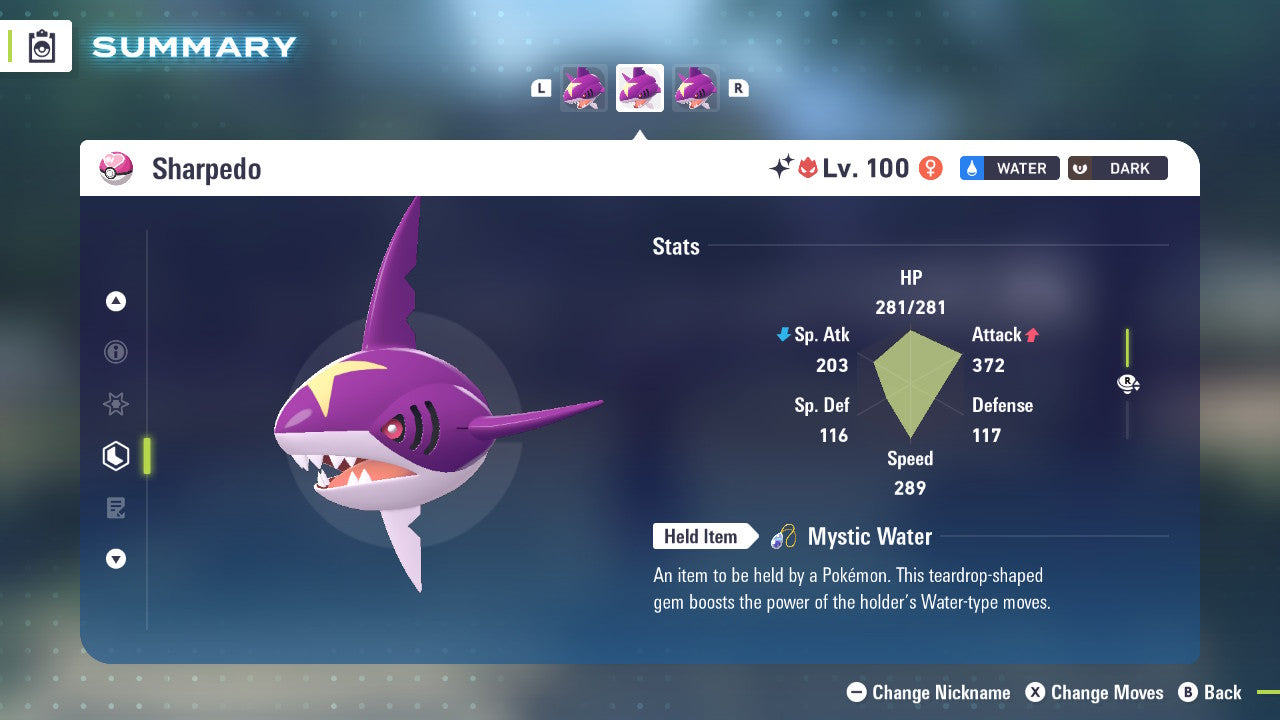
Task: Click the summary clipboard icon top left
Action: click(x=43, y=46)
